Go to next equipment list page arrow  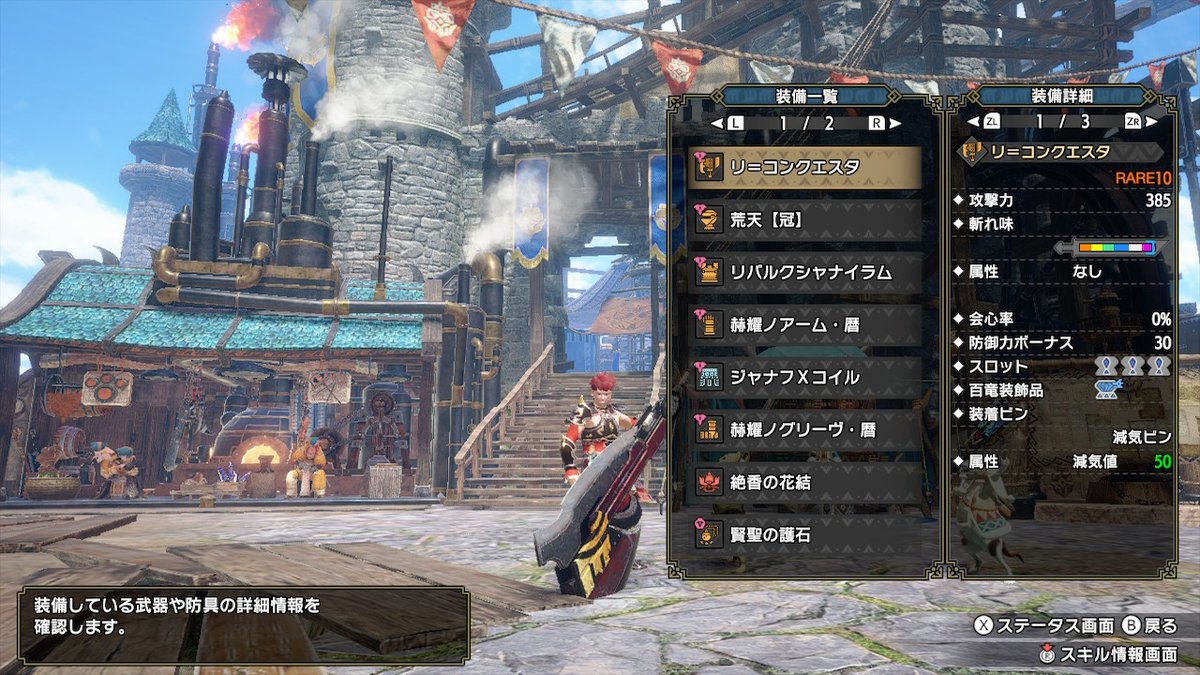(893, 123)
